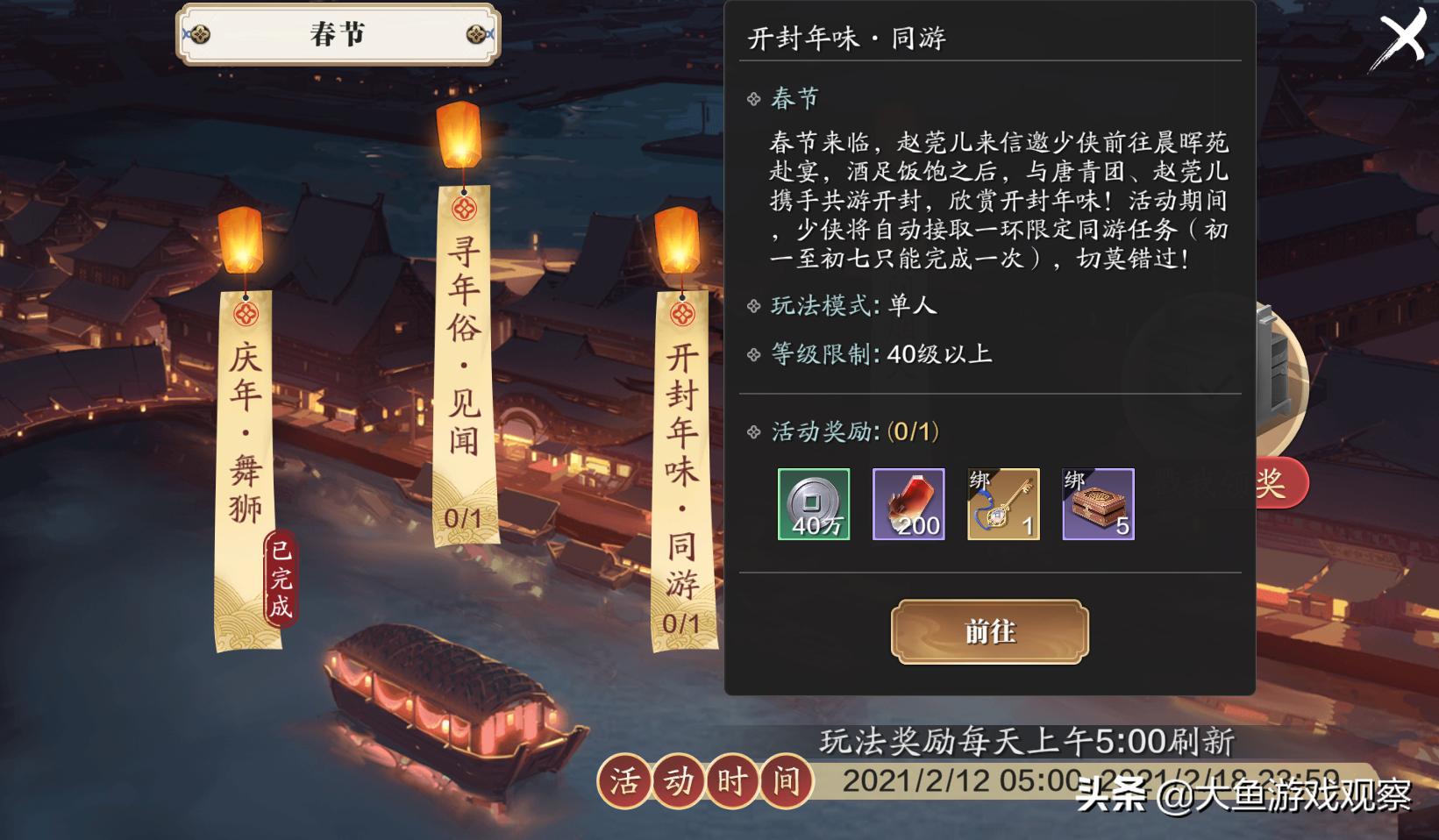Inspect the bound instrument reward icon

(1002, 504)
